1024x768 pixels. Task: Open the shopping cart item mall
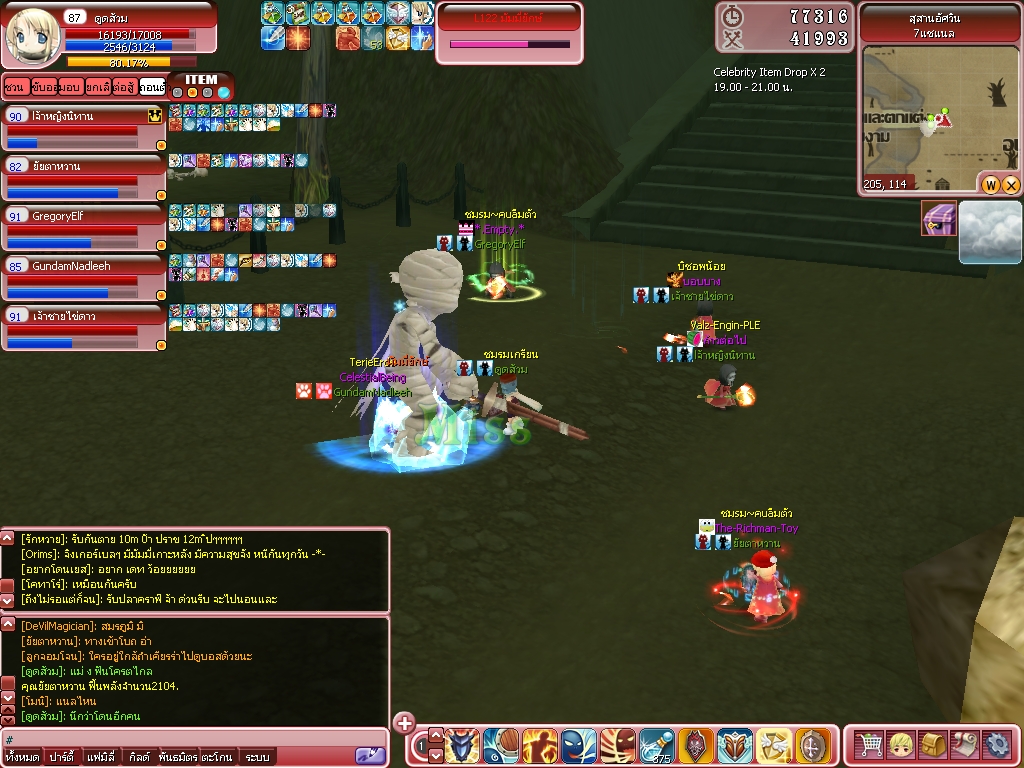(x=870, y=745)
